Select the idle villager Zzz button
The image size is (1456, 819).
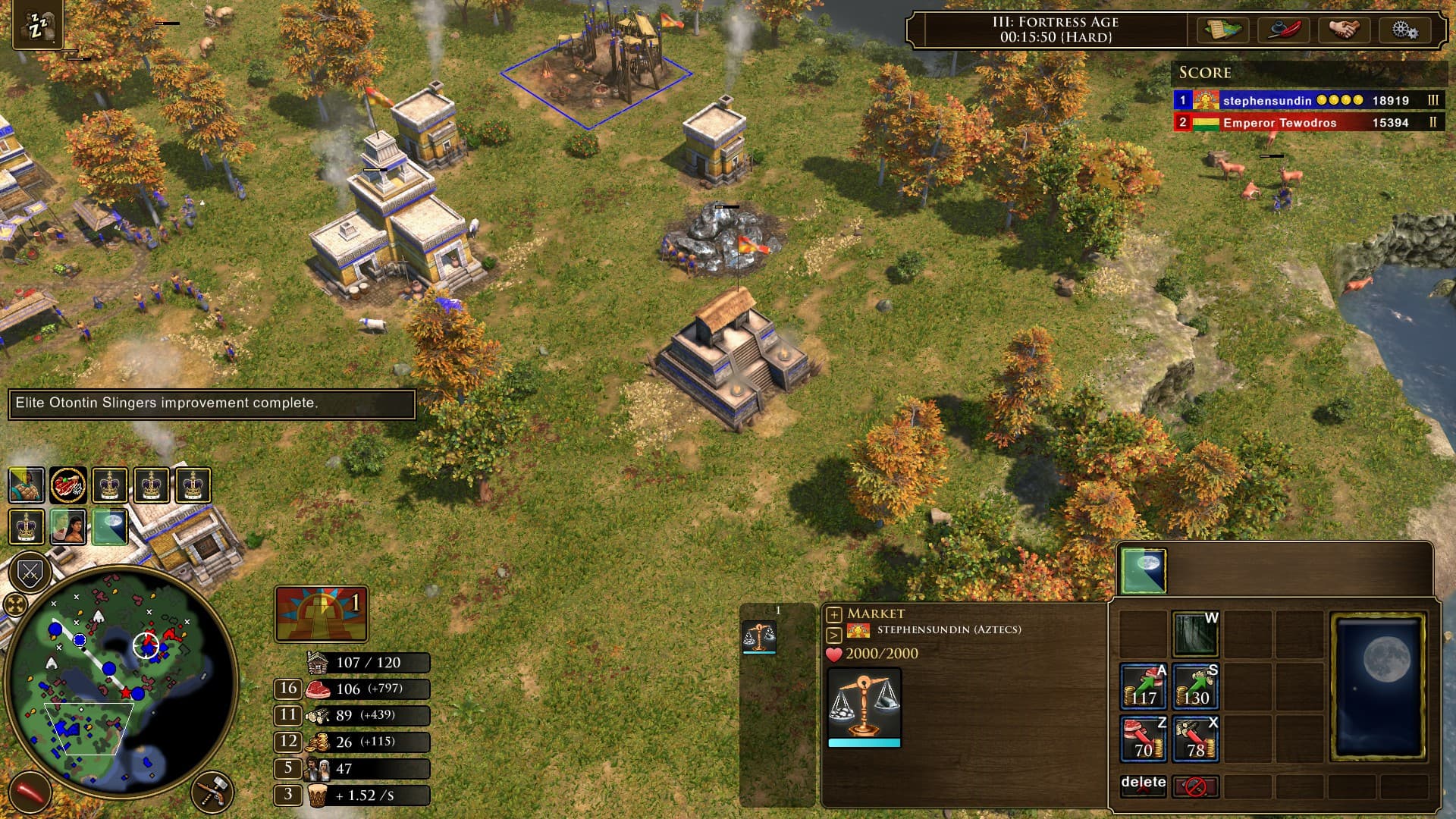point(36,27)
